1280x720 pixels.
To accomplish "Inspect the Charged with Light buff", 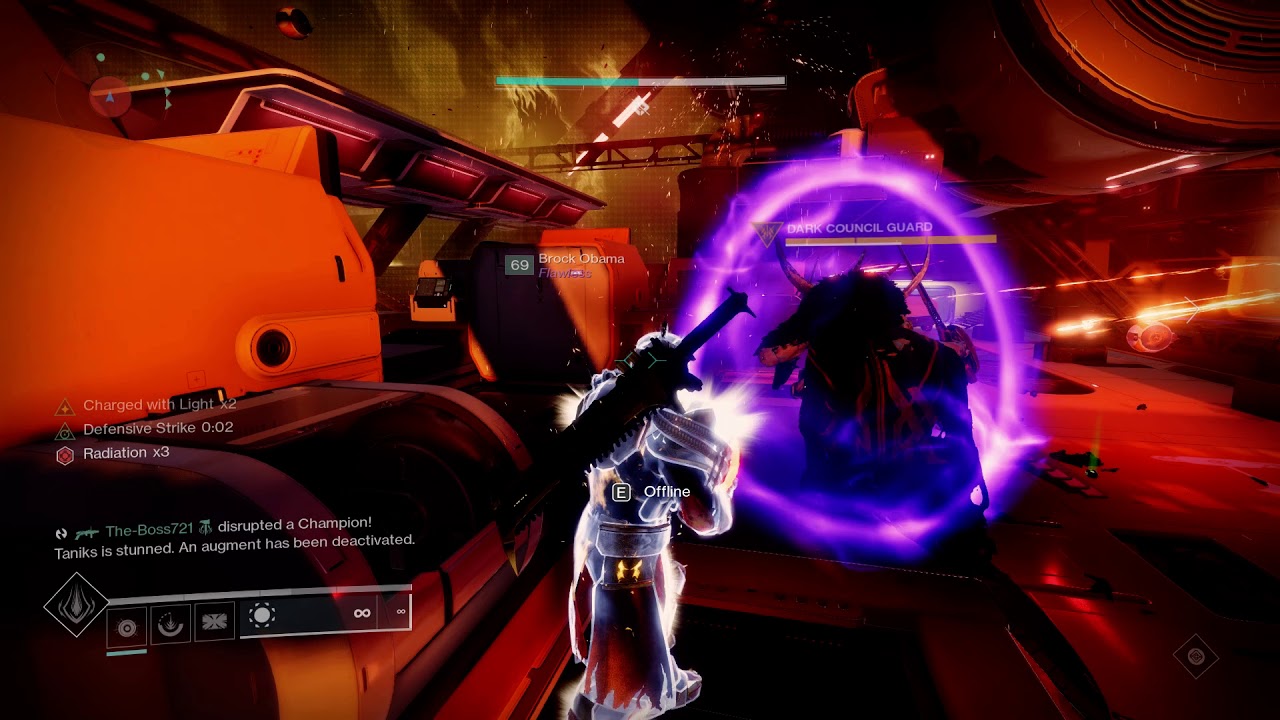I will (x=148, y=405).
